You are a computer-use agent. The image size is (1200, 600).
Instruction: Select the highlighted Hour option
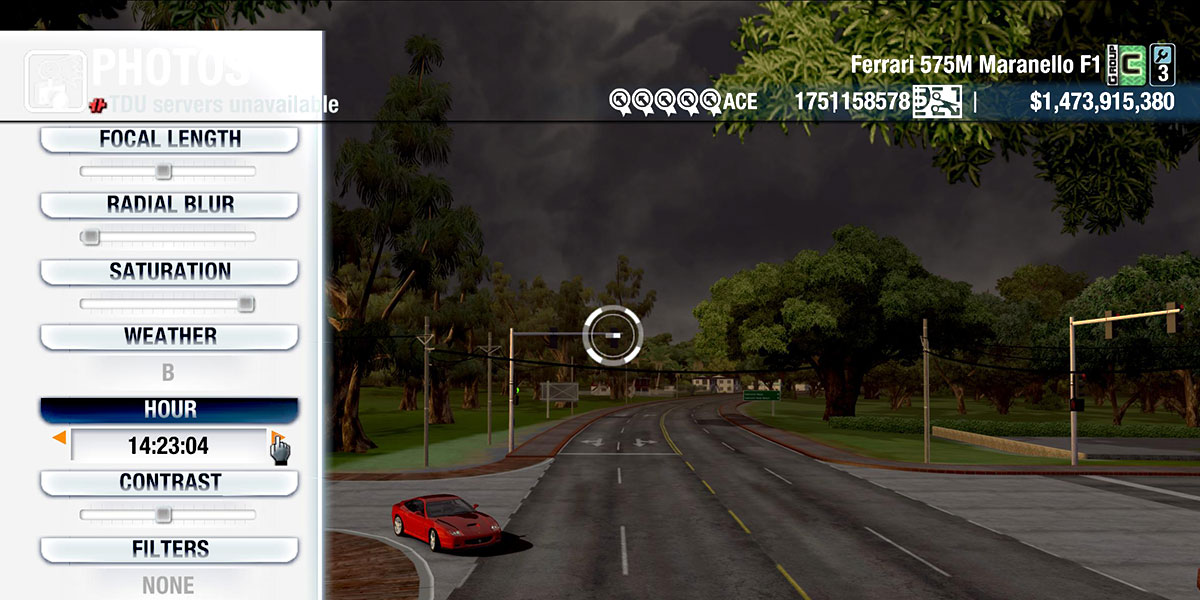[169, 410]
